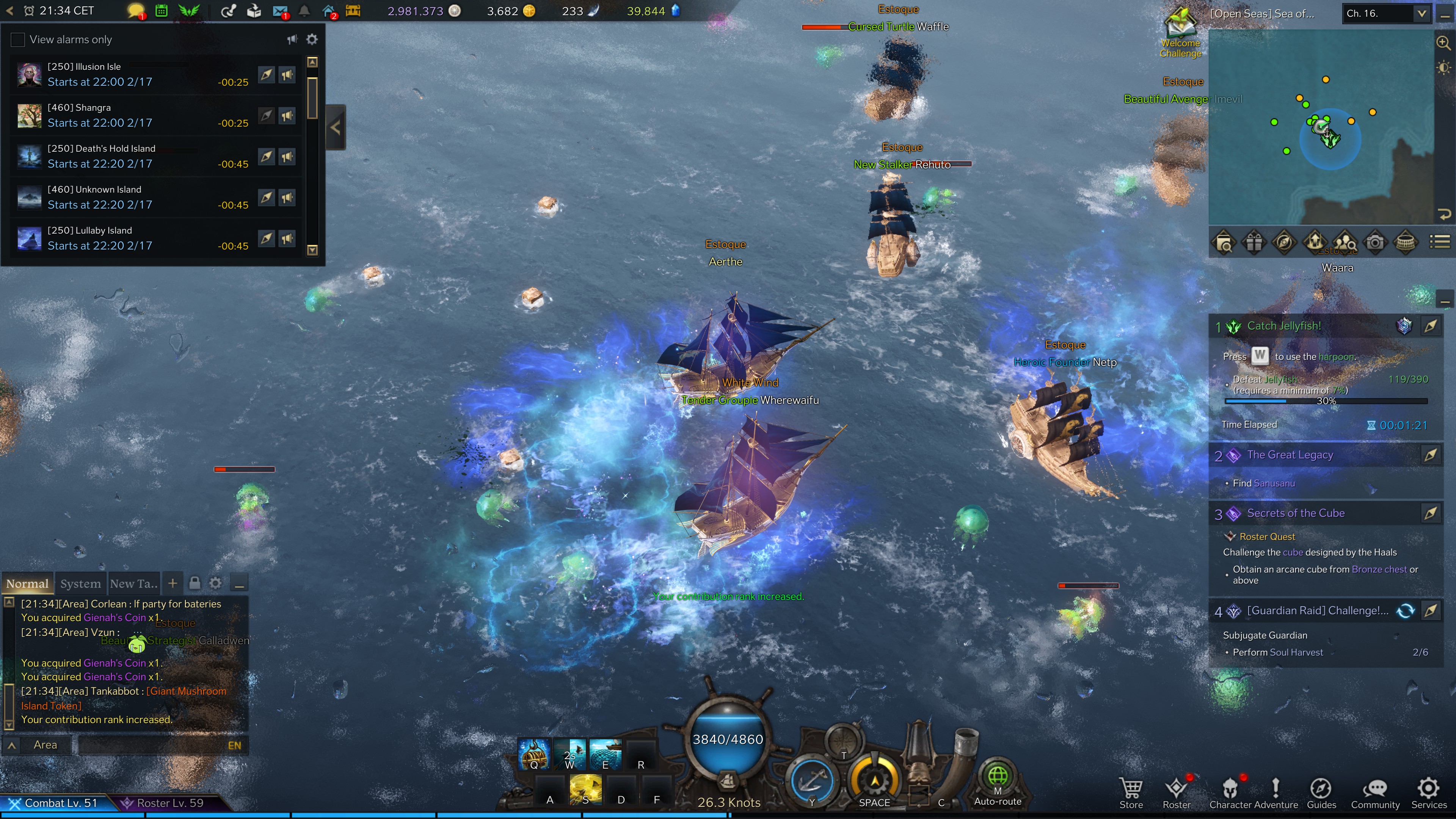This screenshot has width=1456, height=819.
Task: Open the mail envelope icon
Action: (280, 11)
